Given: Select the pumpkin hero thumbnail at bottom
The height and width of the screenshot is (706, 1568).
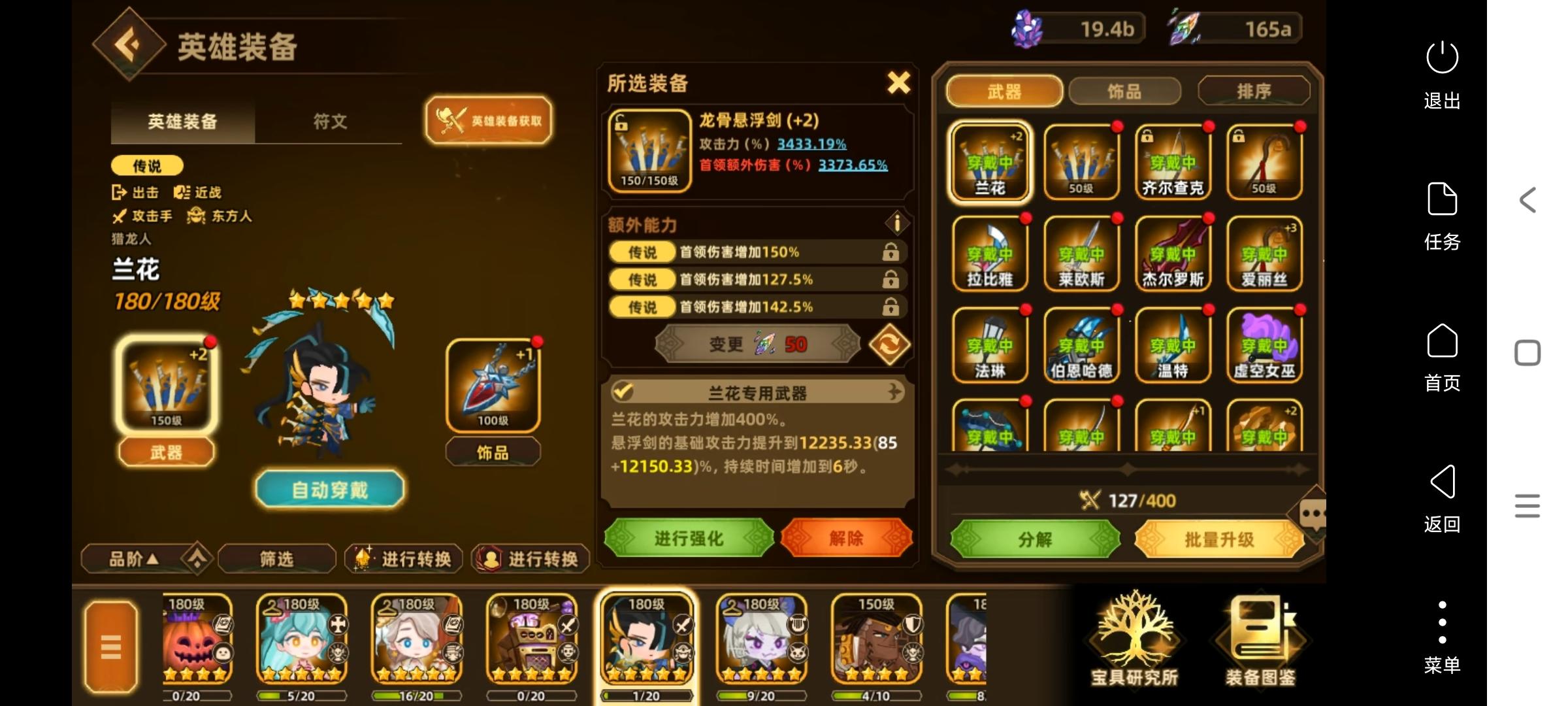Looking at the screenshot, I should (197, 641).
